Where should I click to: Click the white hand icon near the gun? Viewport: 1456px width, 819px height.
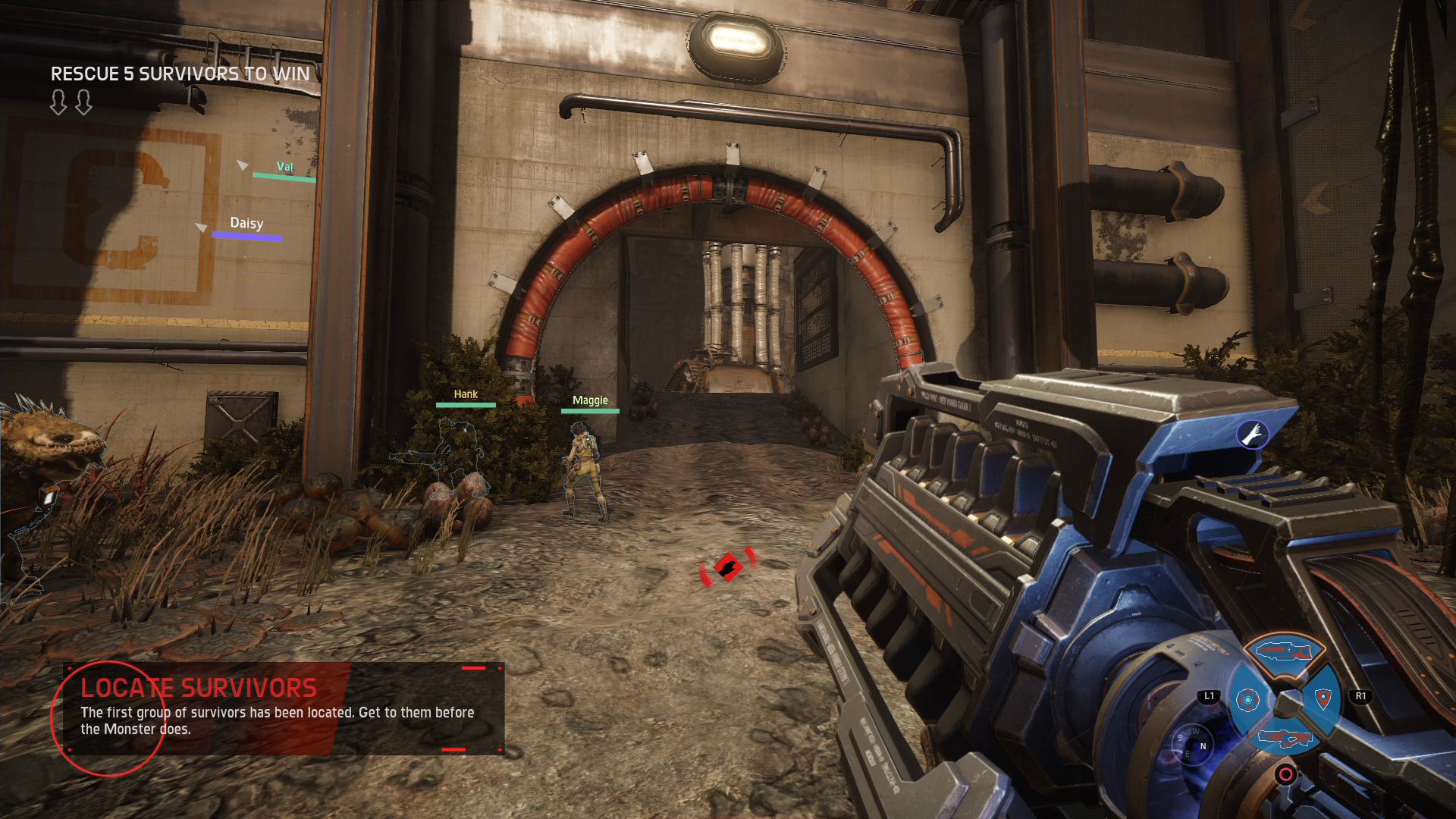tap(1253, 434)
